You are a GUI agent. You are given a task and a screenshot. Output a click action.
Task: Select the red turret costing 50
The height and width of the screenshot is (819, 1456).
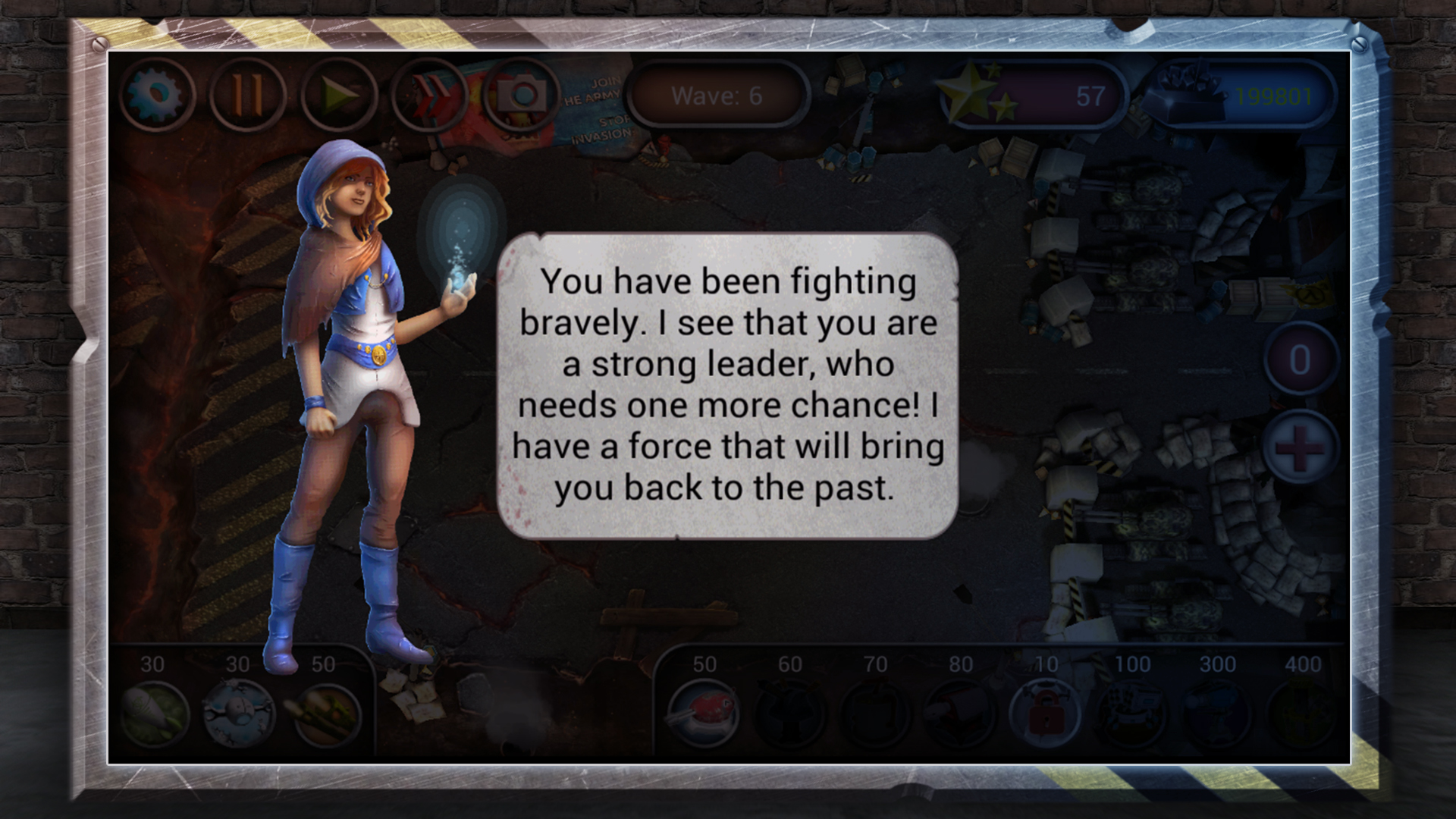704,713
